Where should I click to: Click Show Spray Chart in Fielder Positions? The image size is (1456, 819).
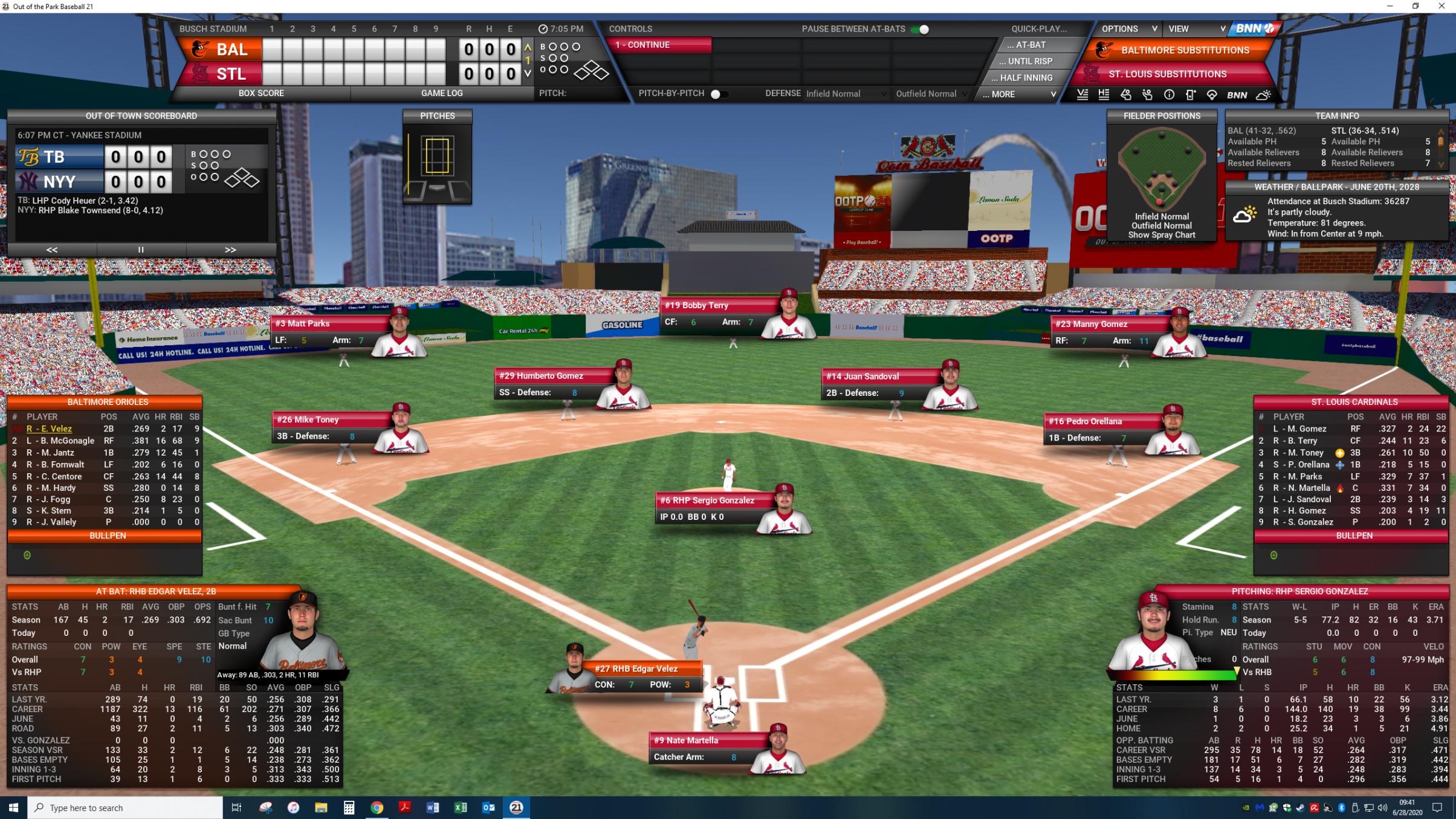[x=1161, y=235]
